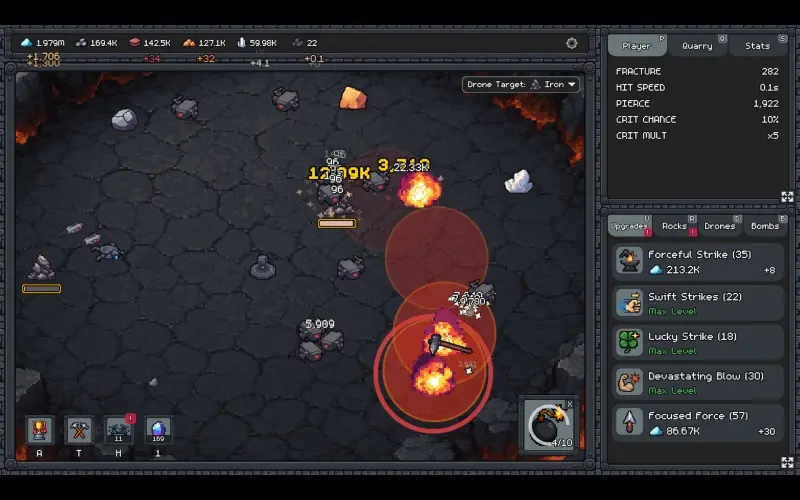This screenshot has height=500, width=800.
Task: Switch to the Drones tab
Action: point(719,226)
